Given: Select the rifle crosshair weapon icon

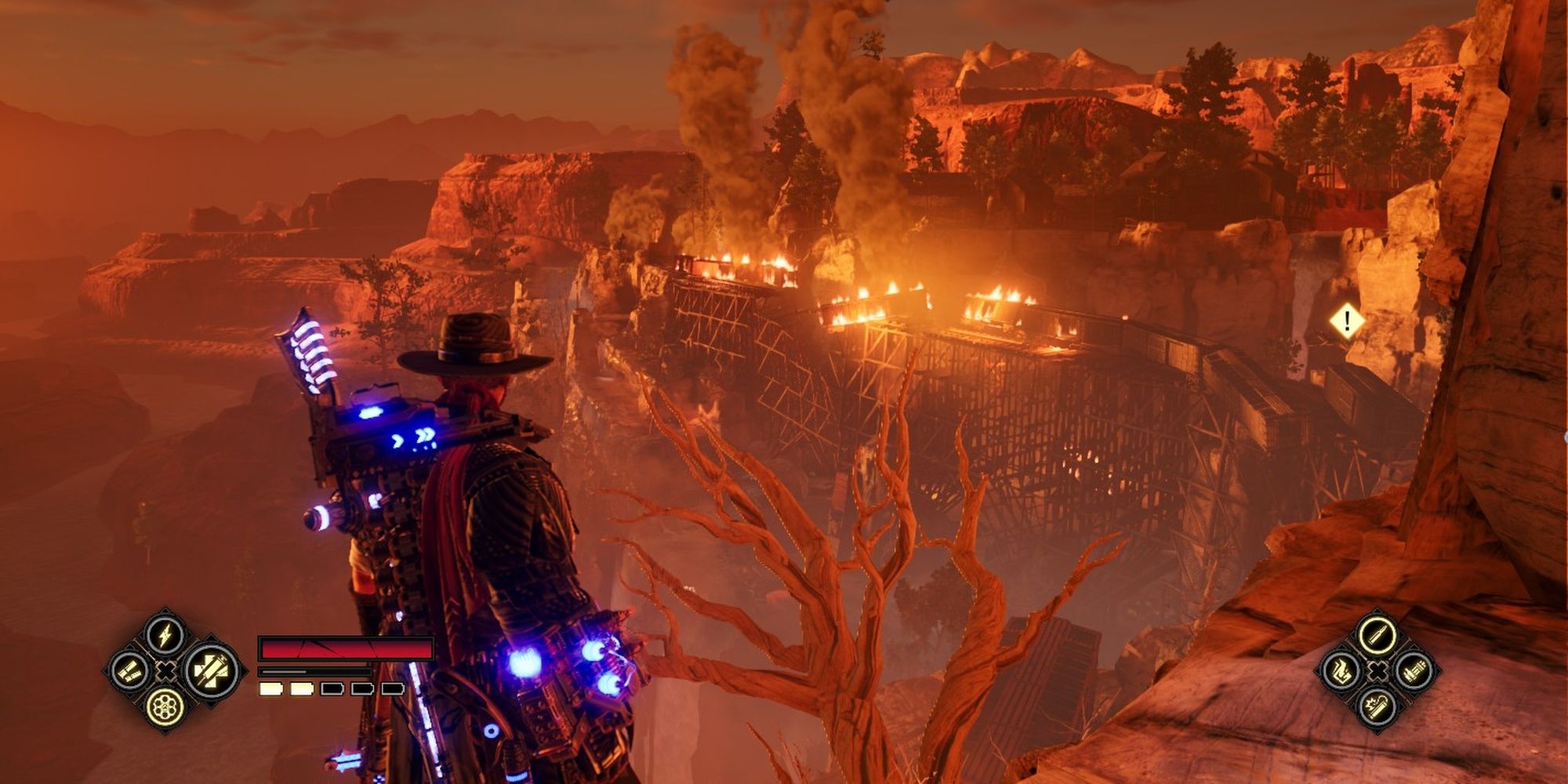Looking at the screenshot, I should [210, 670].
